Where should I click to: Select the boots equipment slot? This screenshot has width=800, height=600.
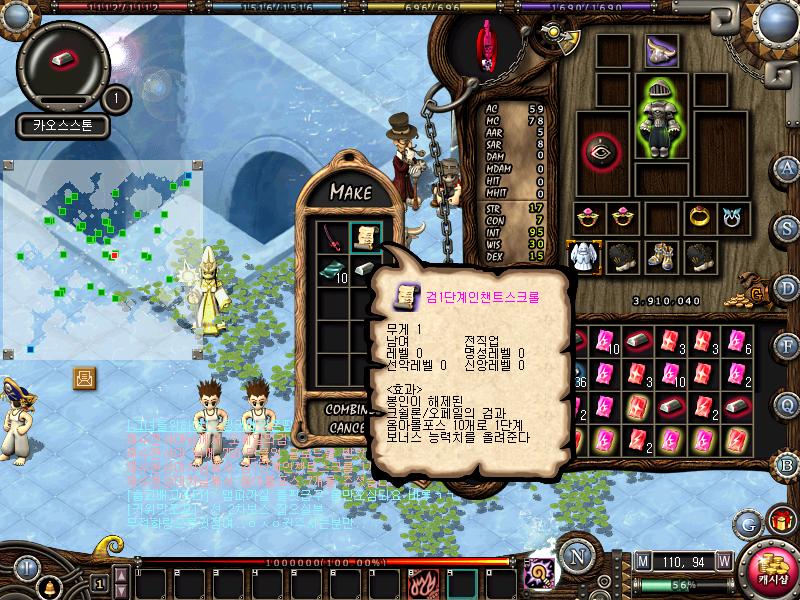pos(660,256)
